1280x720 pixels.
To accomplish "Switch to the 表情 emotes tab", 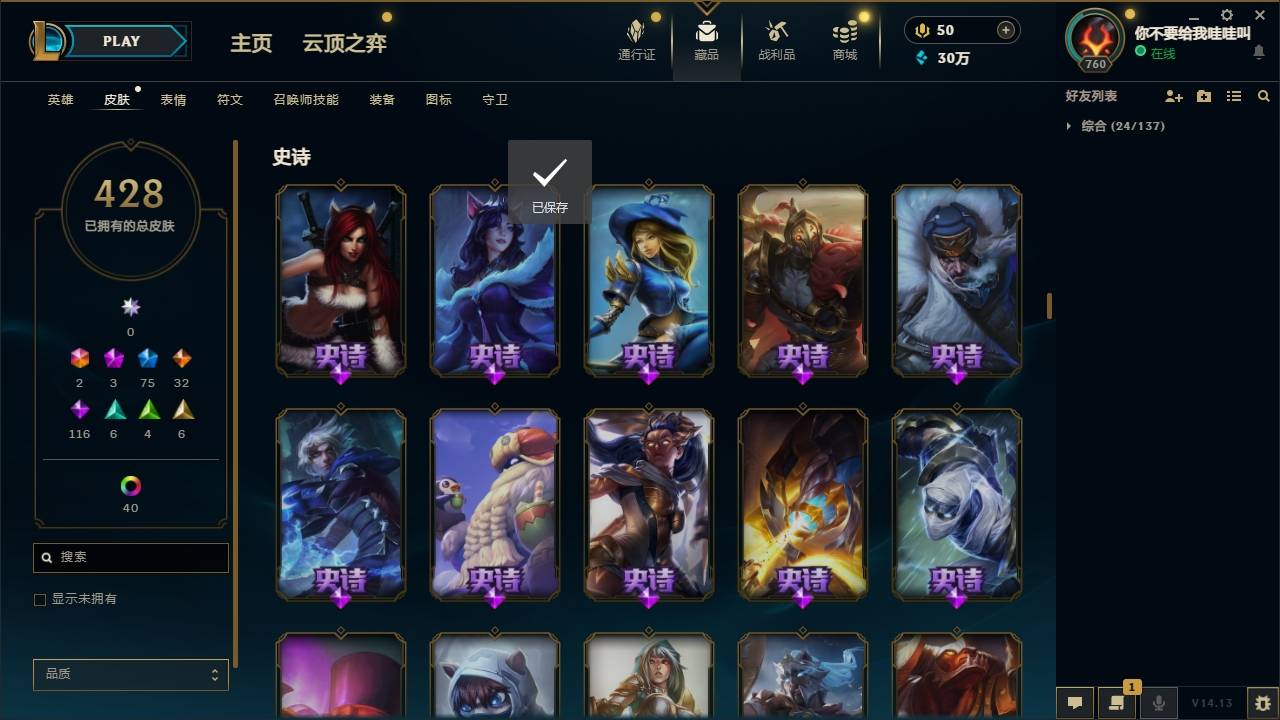I will [173, 99].
